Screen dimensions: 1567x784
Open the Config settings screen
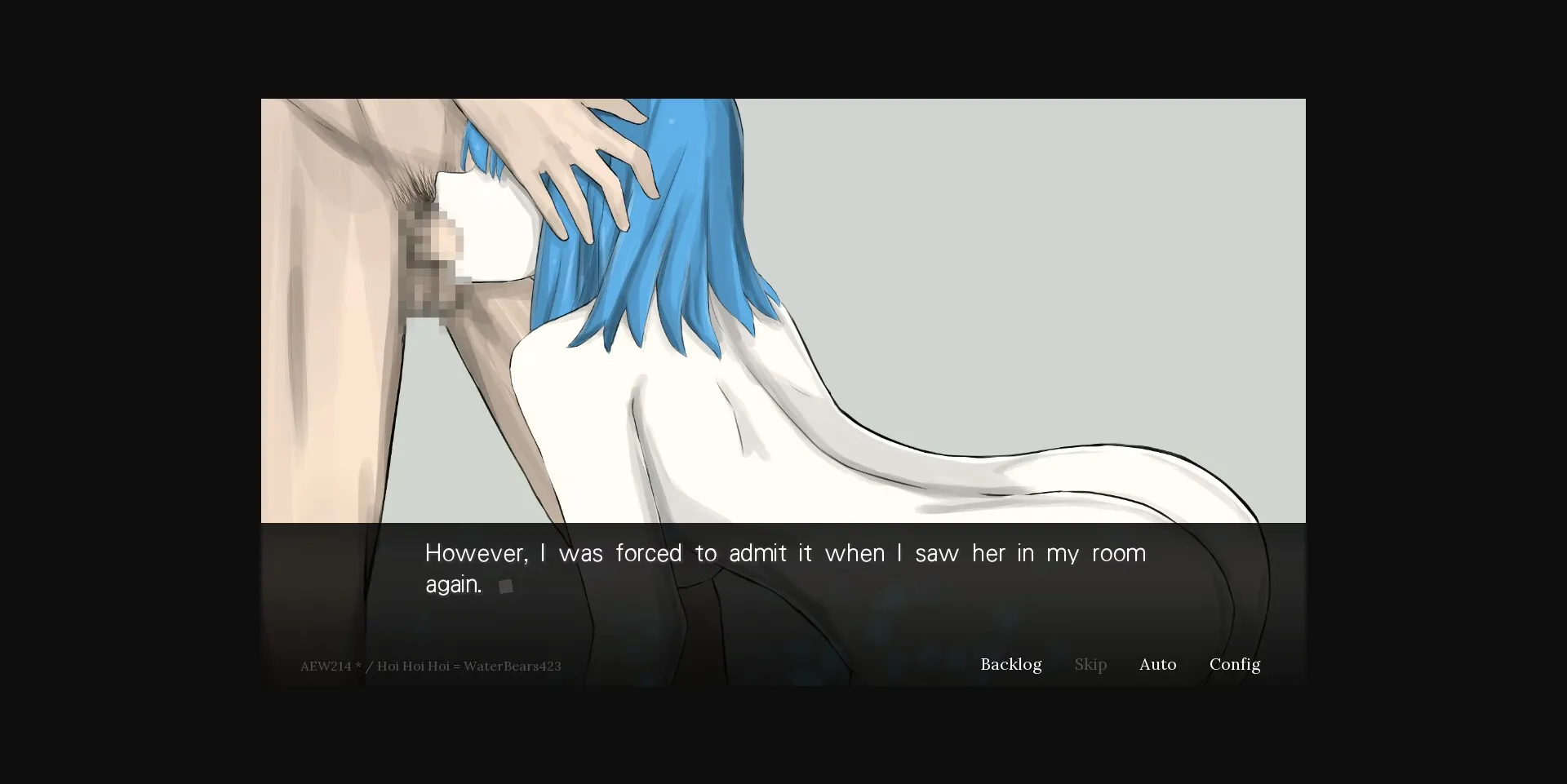click(x=1235, y=665)
